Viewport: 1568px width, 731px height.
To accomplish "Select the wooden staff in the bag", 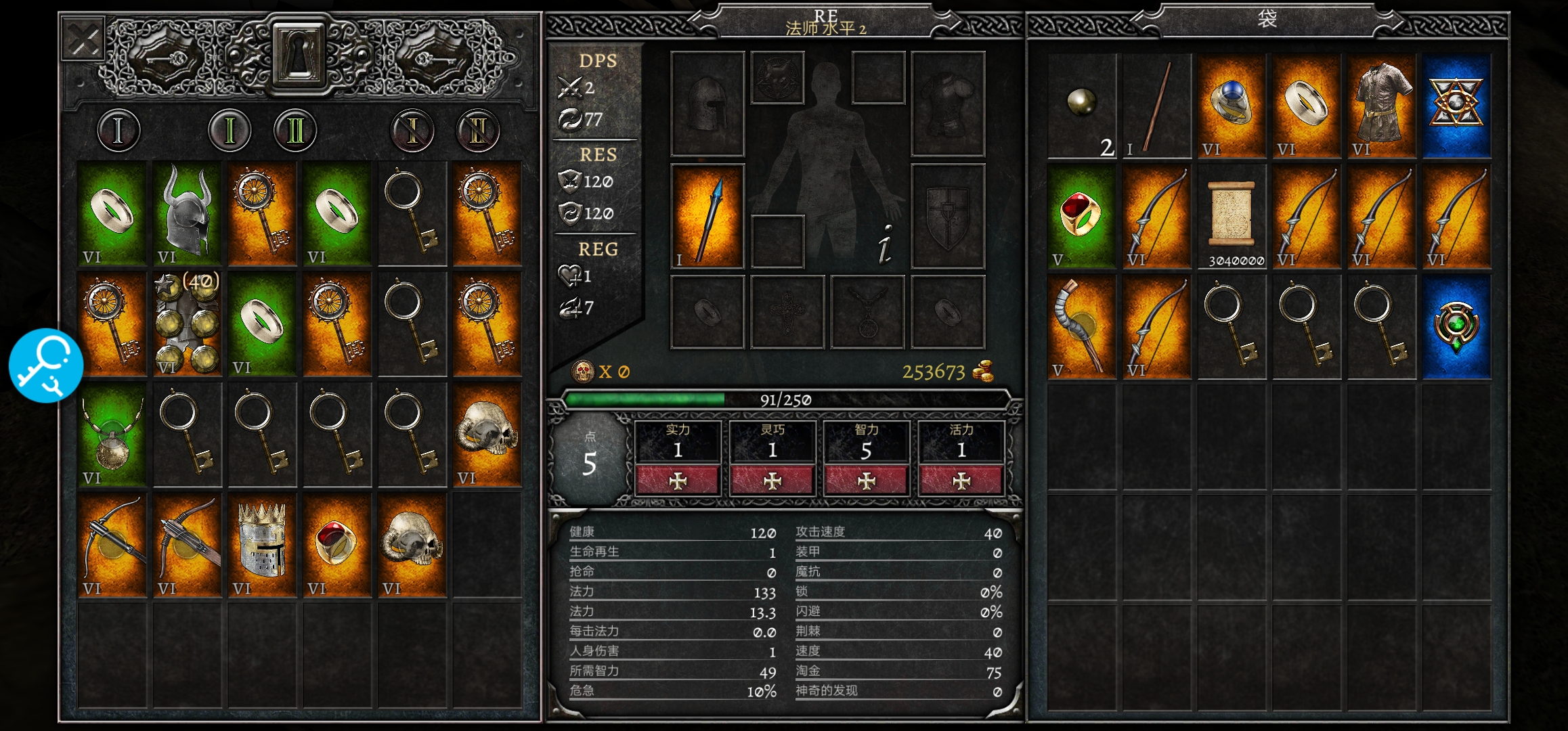I will (1156, 105).
